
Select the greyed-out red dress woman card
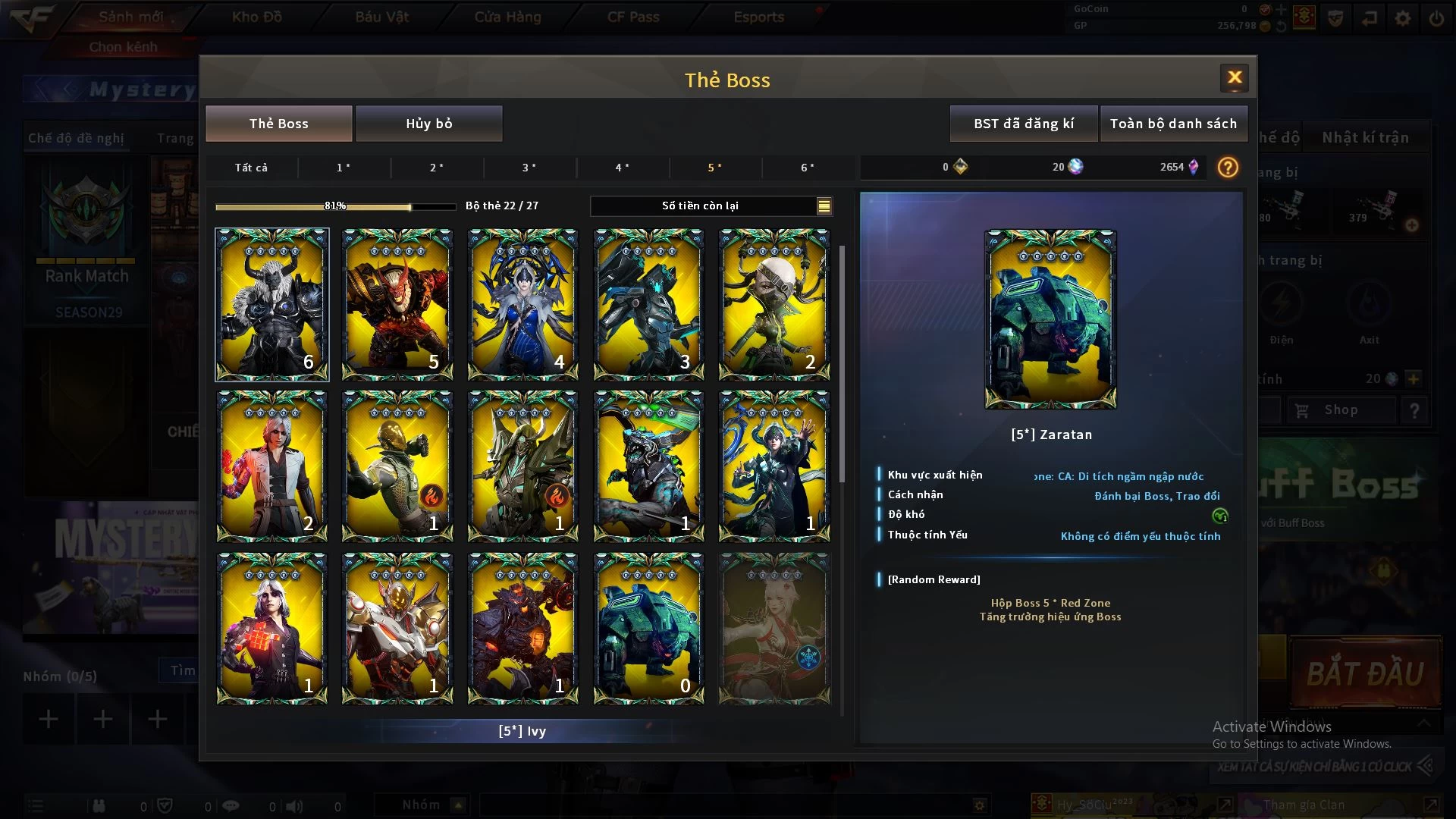pyautogui.click(x=773, y=628)
